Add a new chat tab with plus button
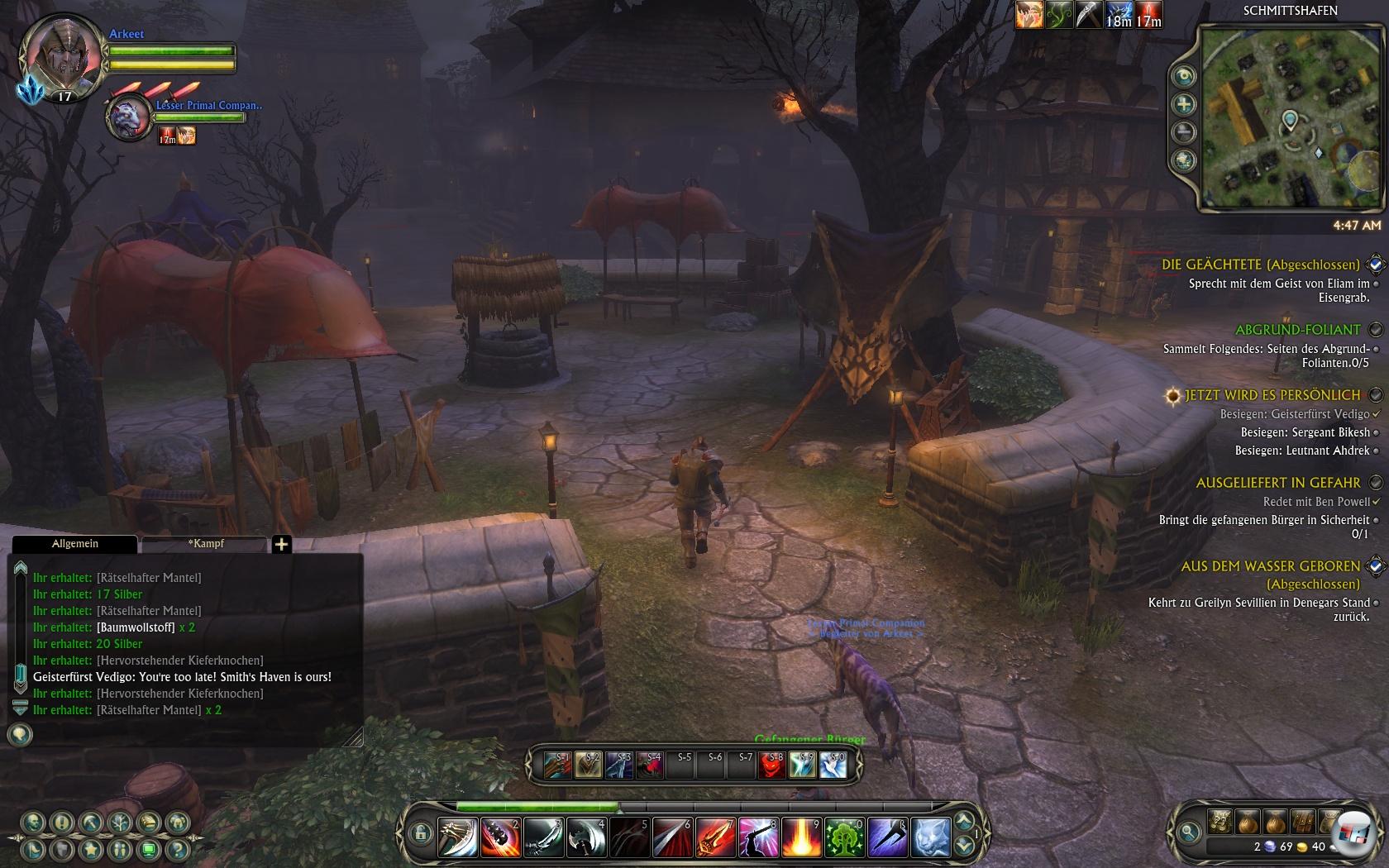1389x868 pixels. click(x=281, y=544)
